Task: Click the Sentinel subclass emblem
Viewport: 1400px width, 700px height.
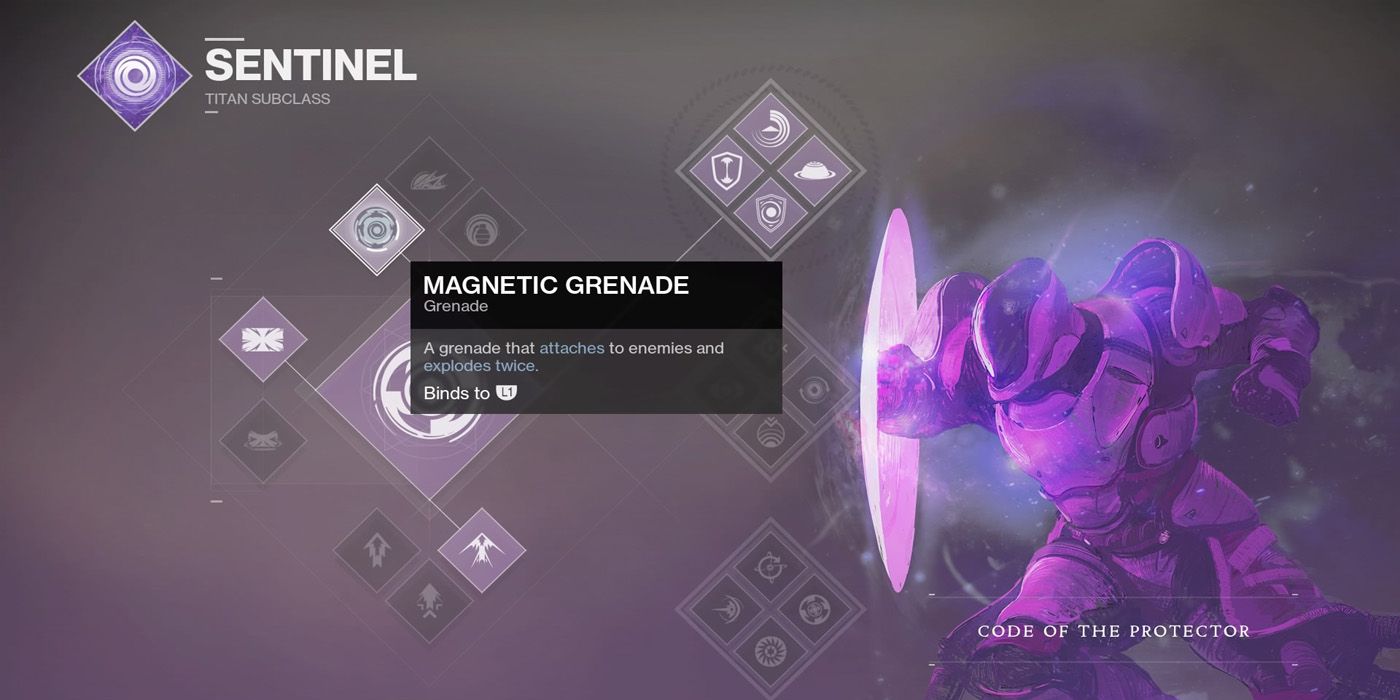Action: [135, 76]
